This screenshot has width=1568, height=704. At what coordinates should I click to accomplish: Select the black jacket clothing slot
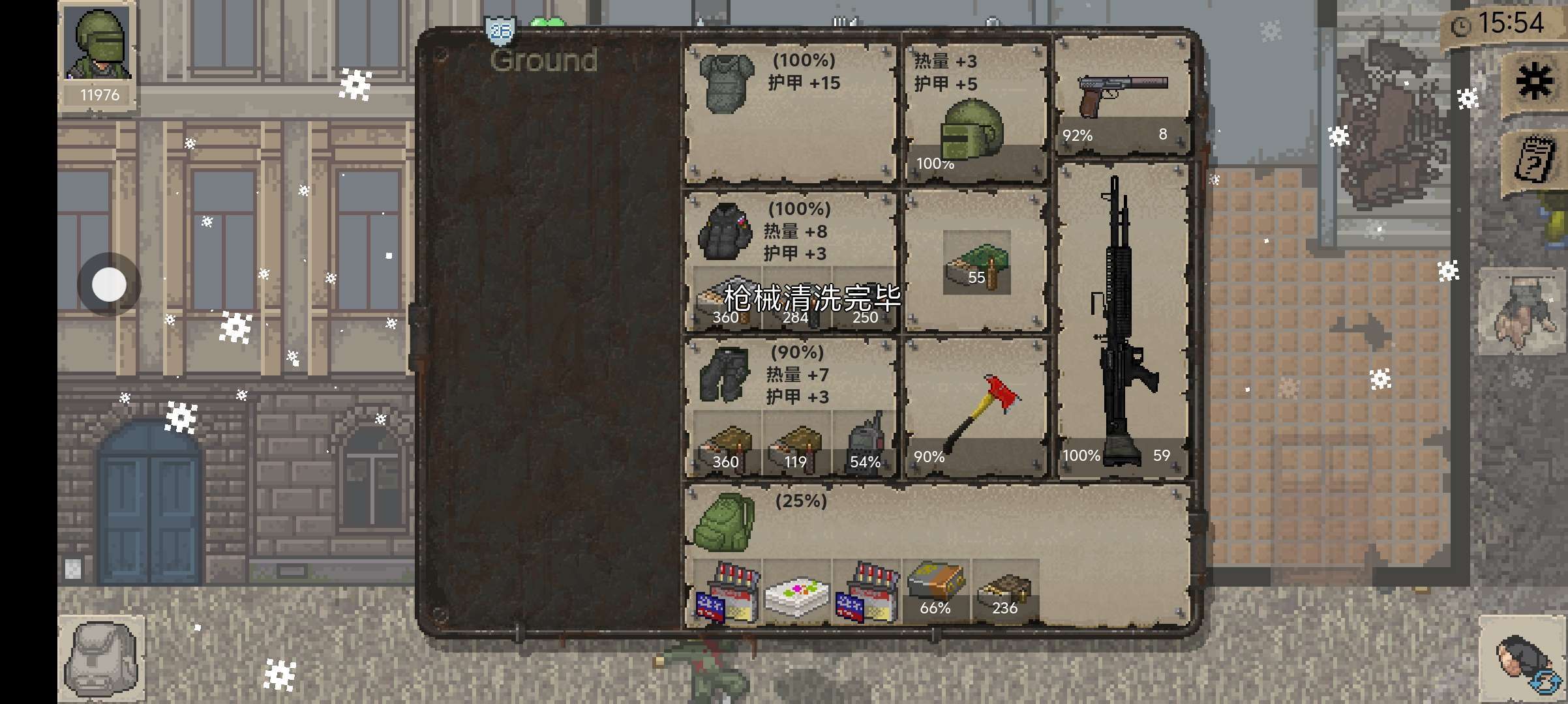point(723,231)
